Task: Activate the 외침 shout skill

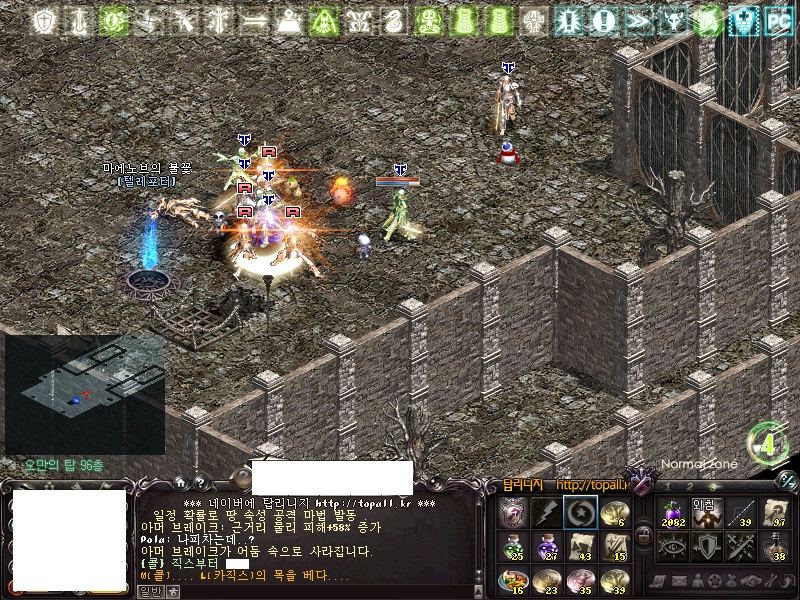Action: [707, 512]
